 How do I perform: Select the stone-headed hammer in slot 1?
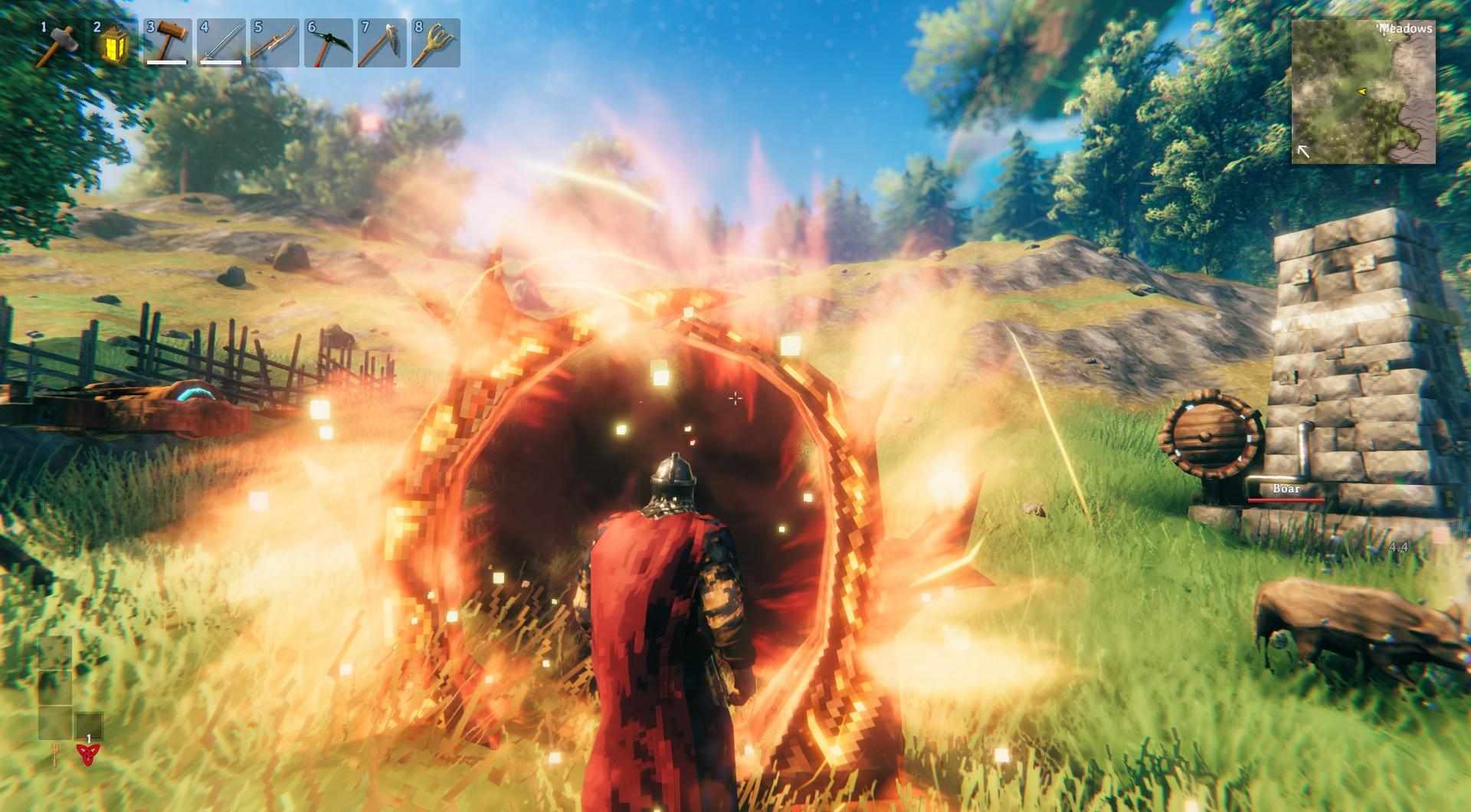pyautogui.click(x=60, y=44)
